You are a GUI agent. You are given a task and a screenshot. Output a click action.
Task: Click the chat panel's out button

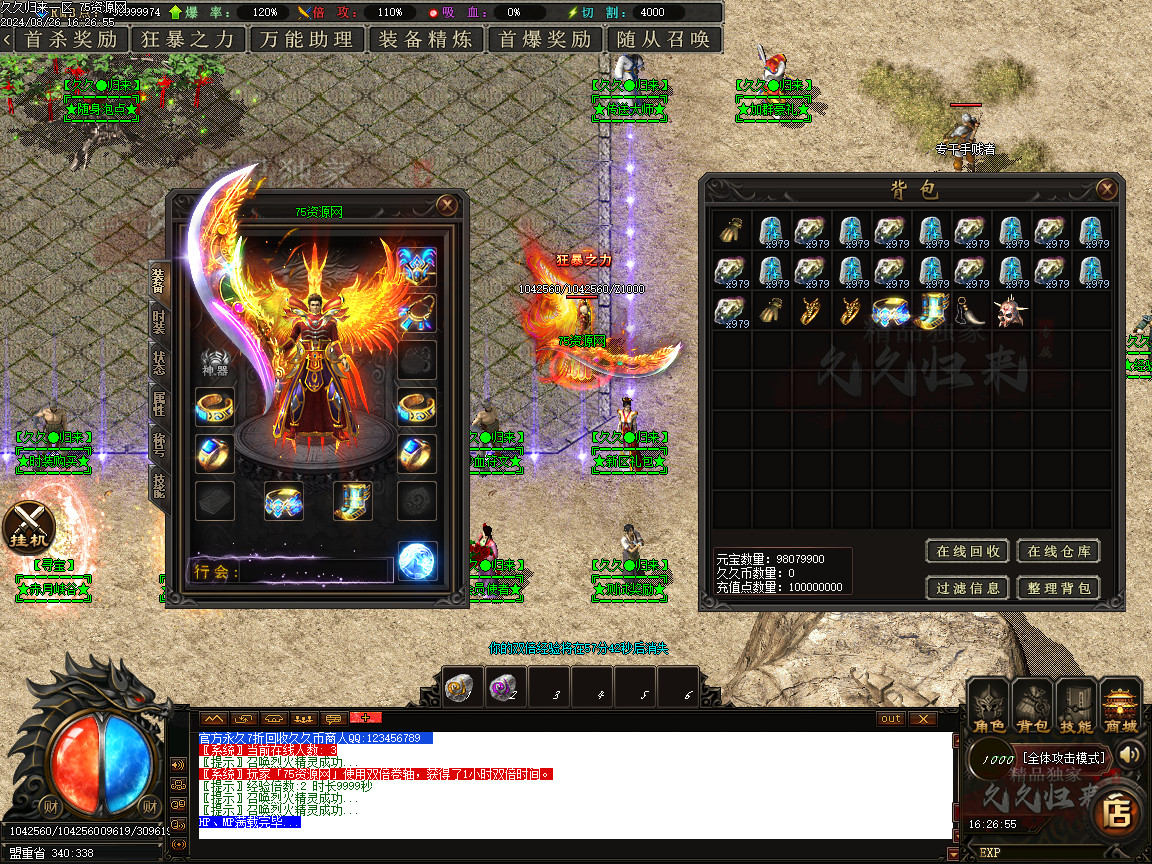tap(890, 718)
